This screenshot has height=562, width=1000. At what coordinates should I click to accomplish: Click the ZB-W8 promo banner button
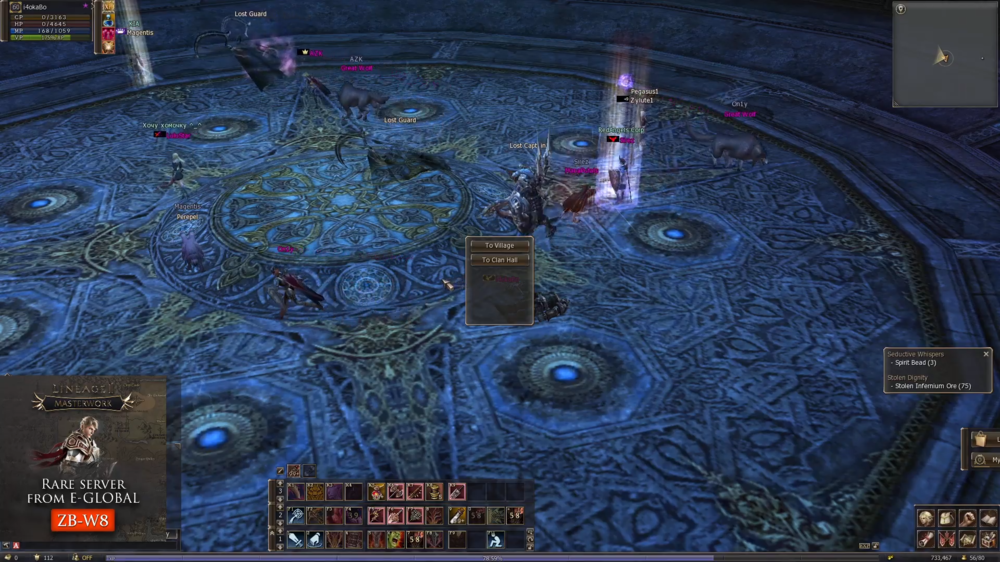(x=83, y=520)
